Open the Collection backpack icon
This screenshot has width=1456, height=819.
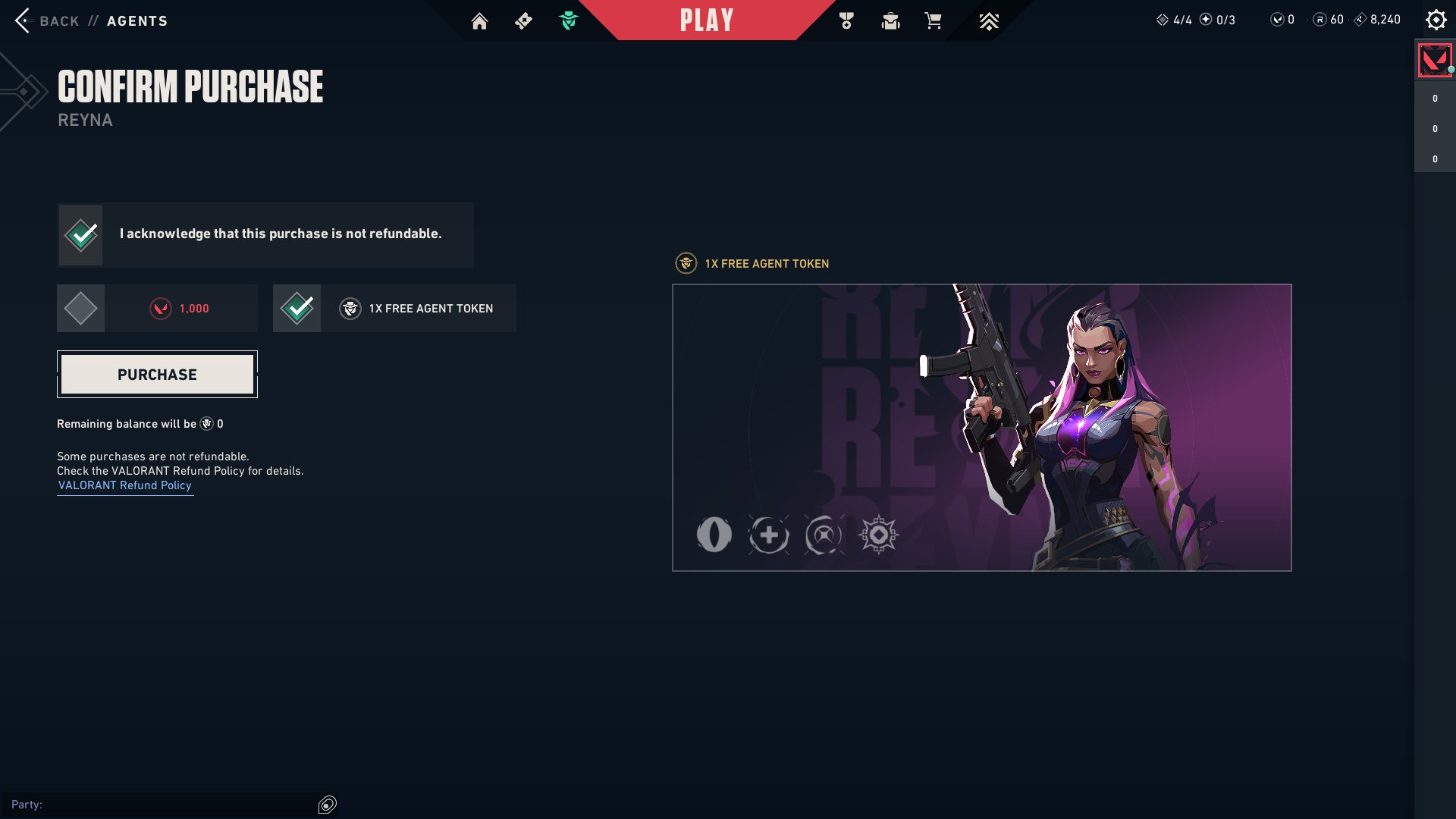[x=890, y=21]
